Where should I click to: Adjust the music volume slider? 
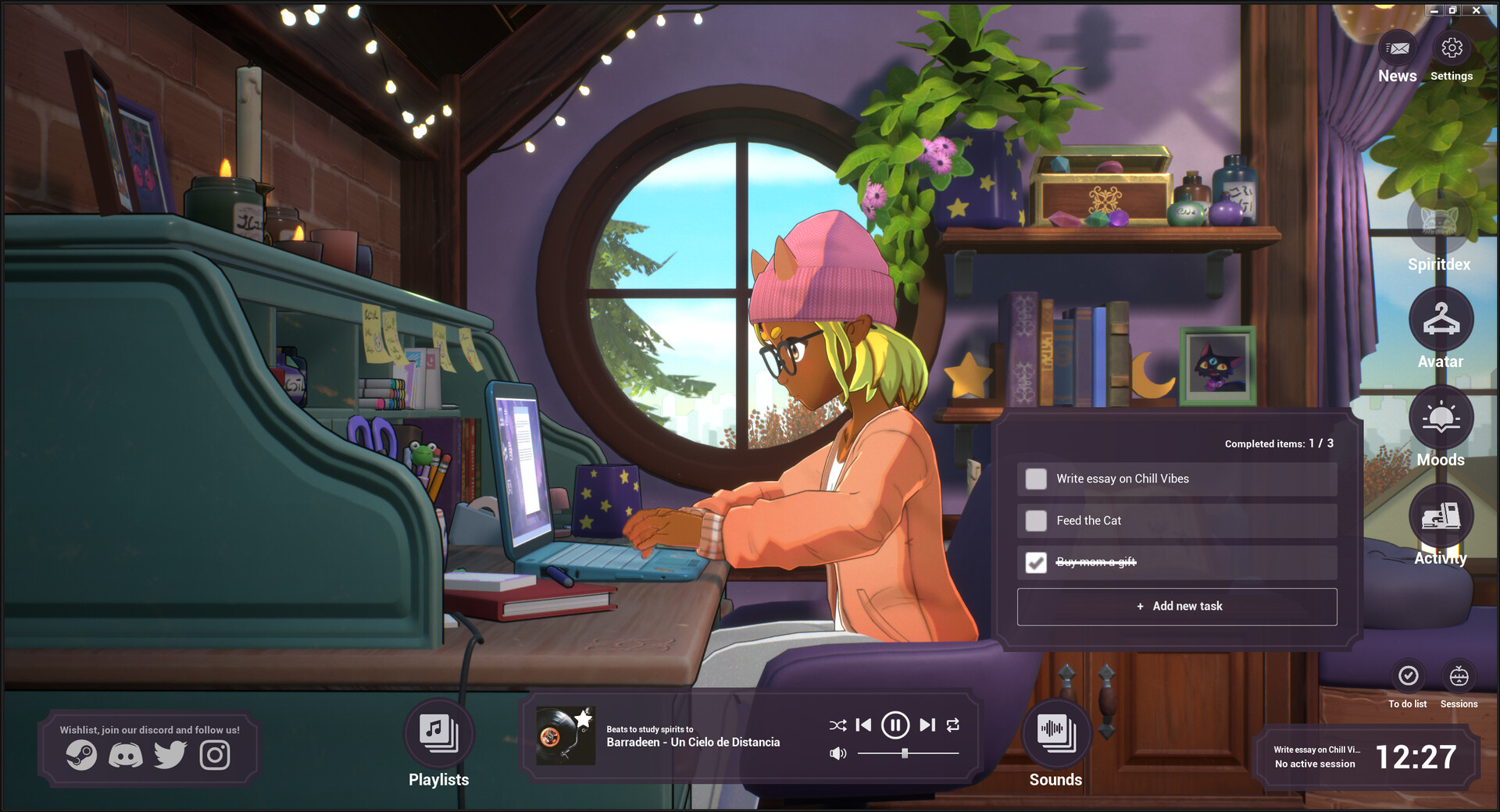click(x=905, y=753)
